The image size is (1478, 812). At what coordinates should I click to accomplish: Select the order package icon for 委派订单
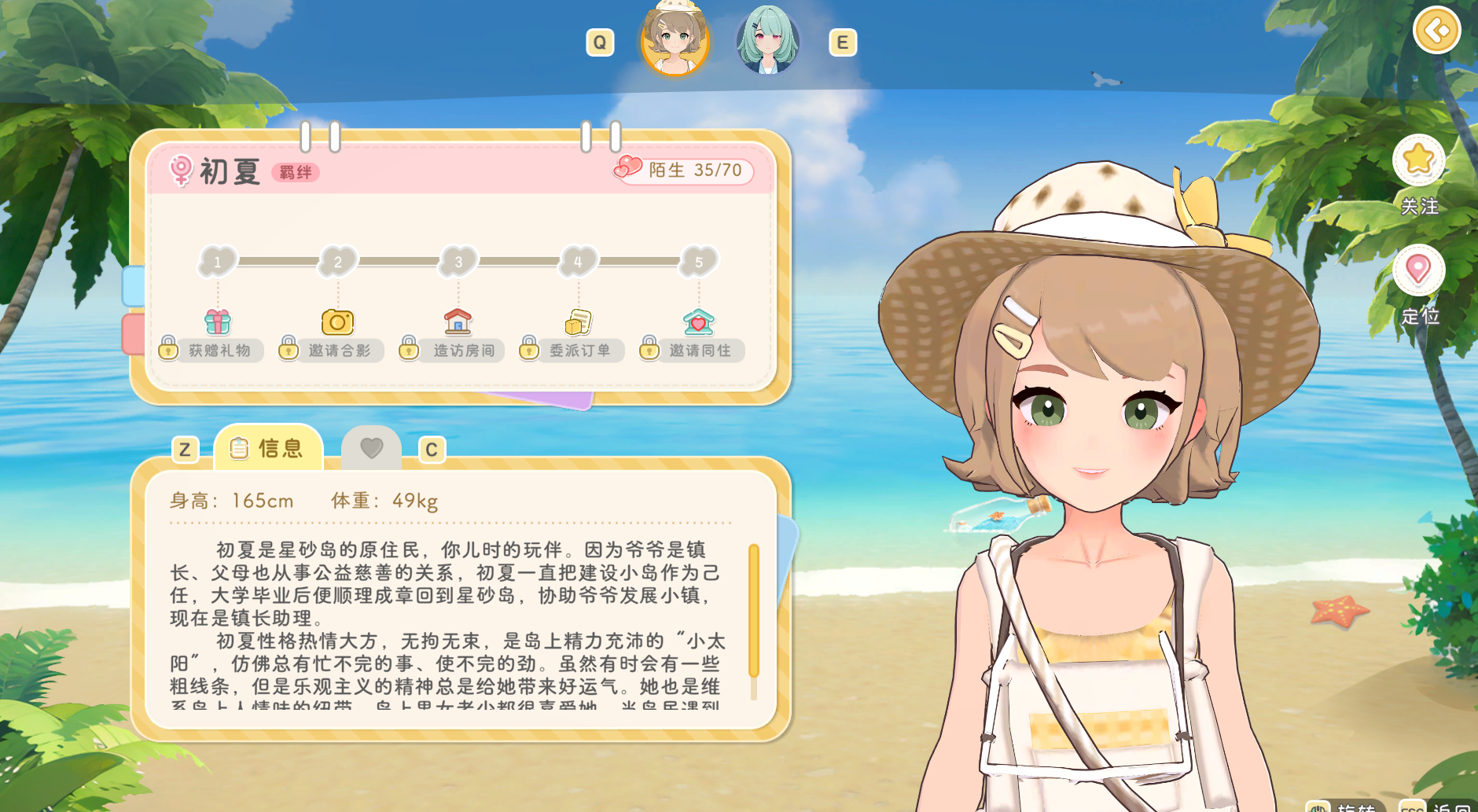point(578,321)
